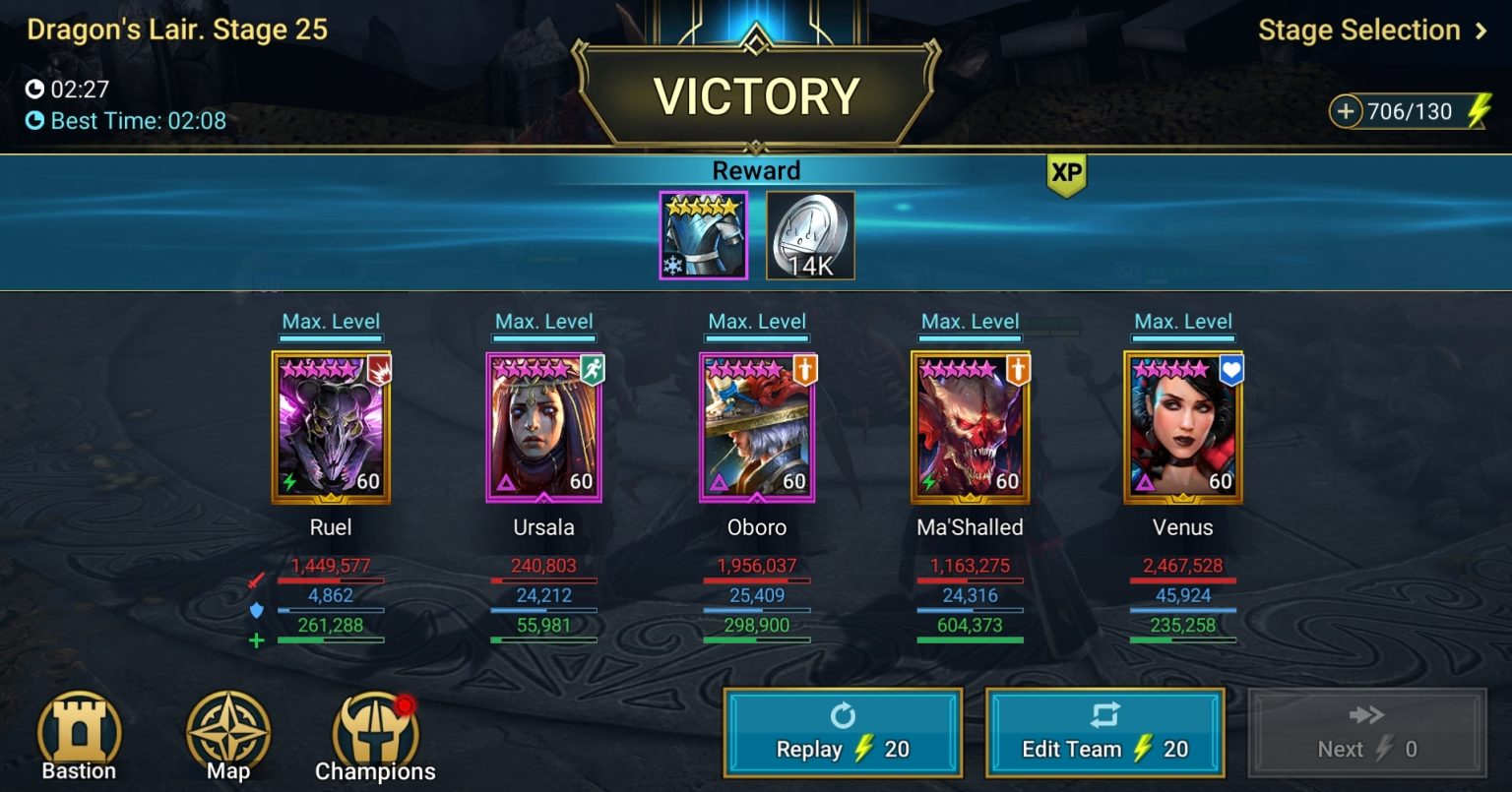Click the Replay button
The height and width of the screenshot is (792, 1512).
point(842,732)
